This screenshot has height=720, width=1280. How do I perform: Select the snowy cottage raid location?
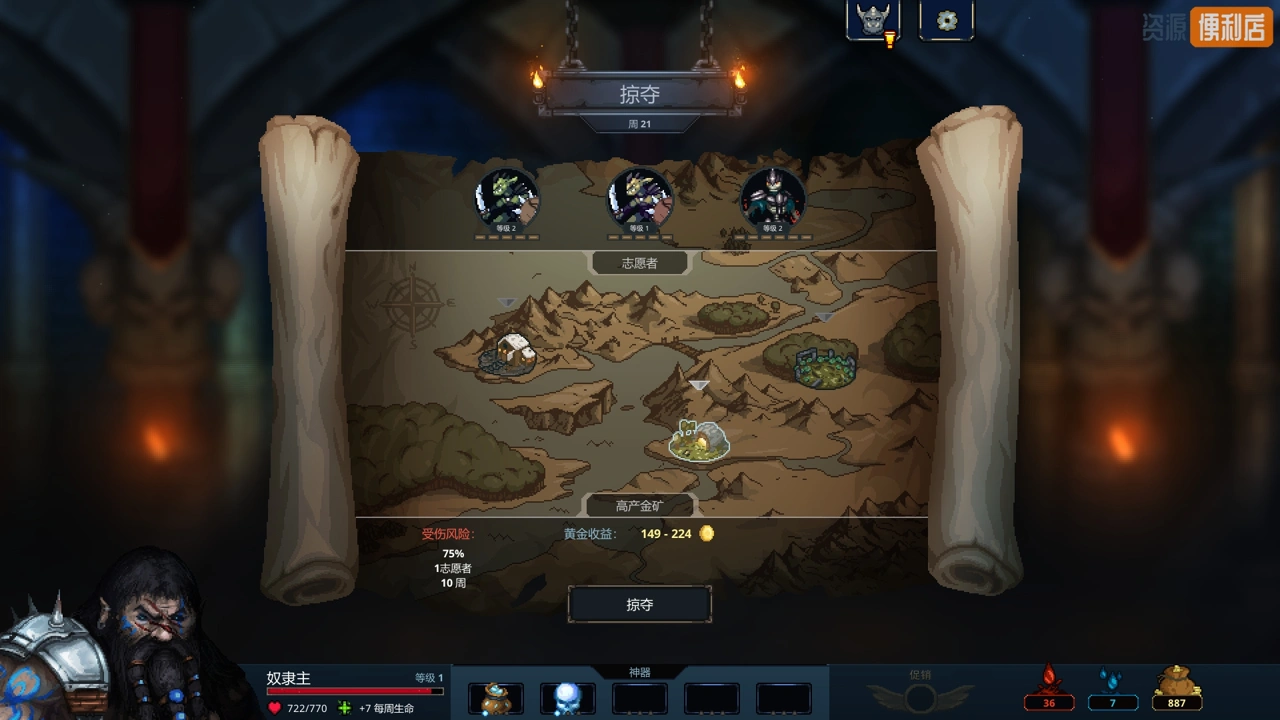click(511, 352)
